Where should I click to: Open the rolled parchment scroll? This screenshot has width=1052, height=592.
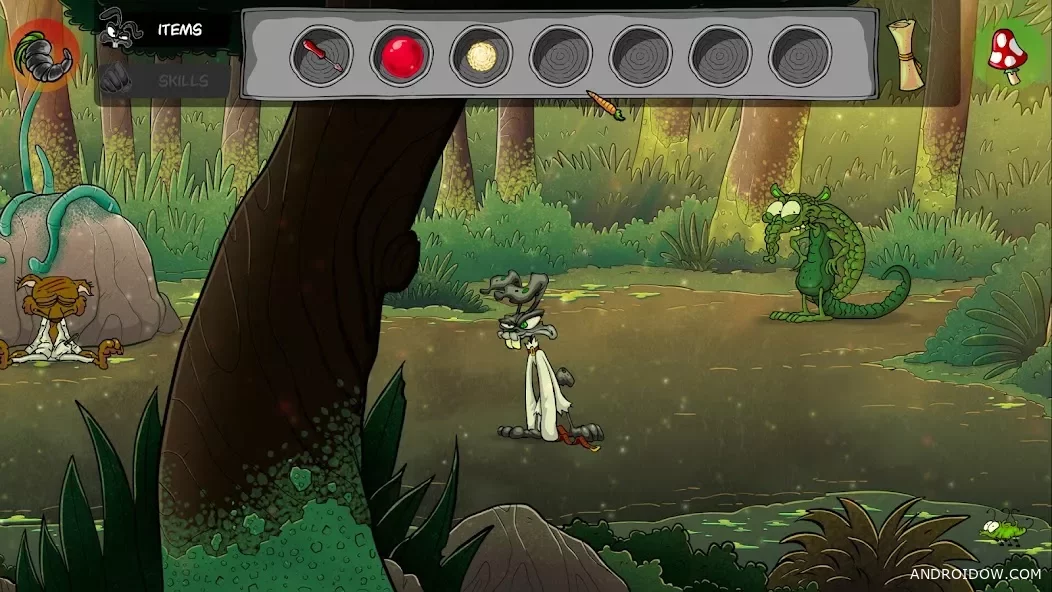coord(908,55)
